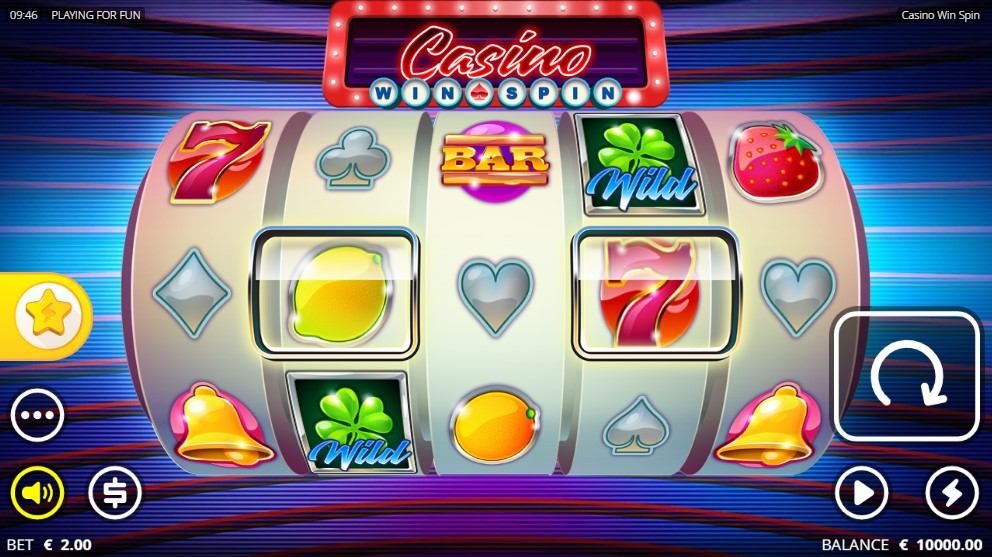
Task: Open the yellow star favorites tab
Action: (44, 316)
